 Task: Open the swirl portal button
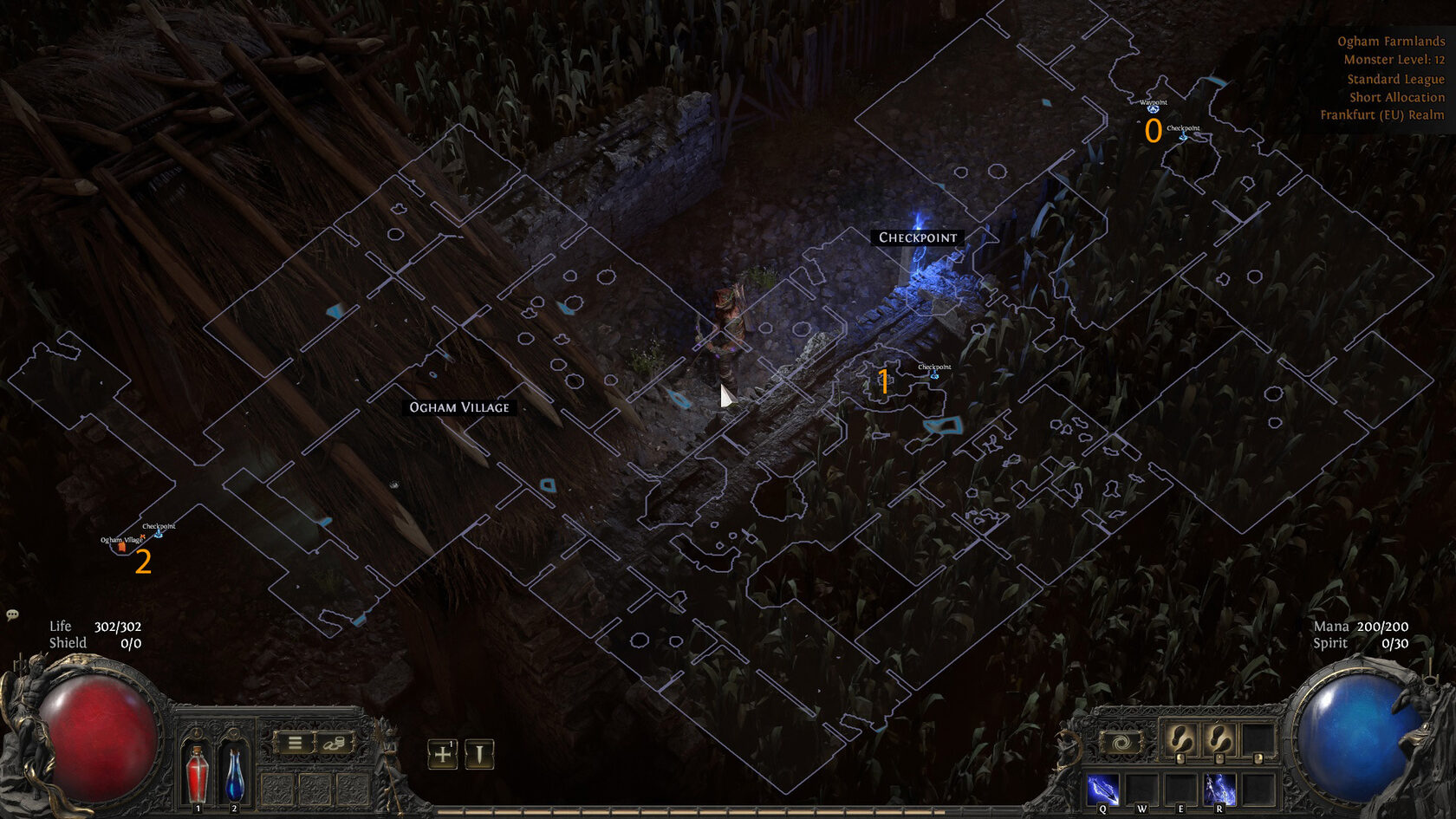[1121, 744]
